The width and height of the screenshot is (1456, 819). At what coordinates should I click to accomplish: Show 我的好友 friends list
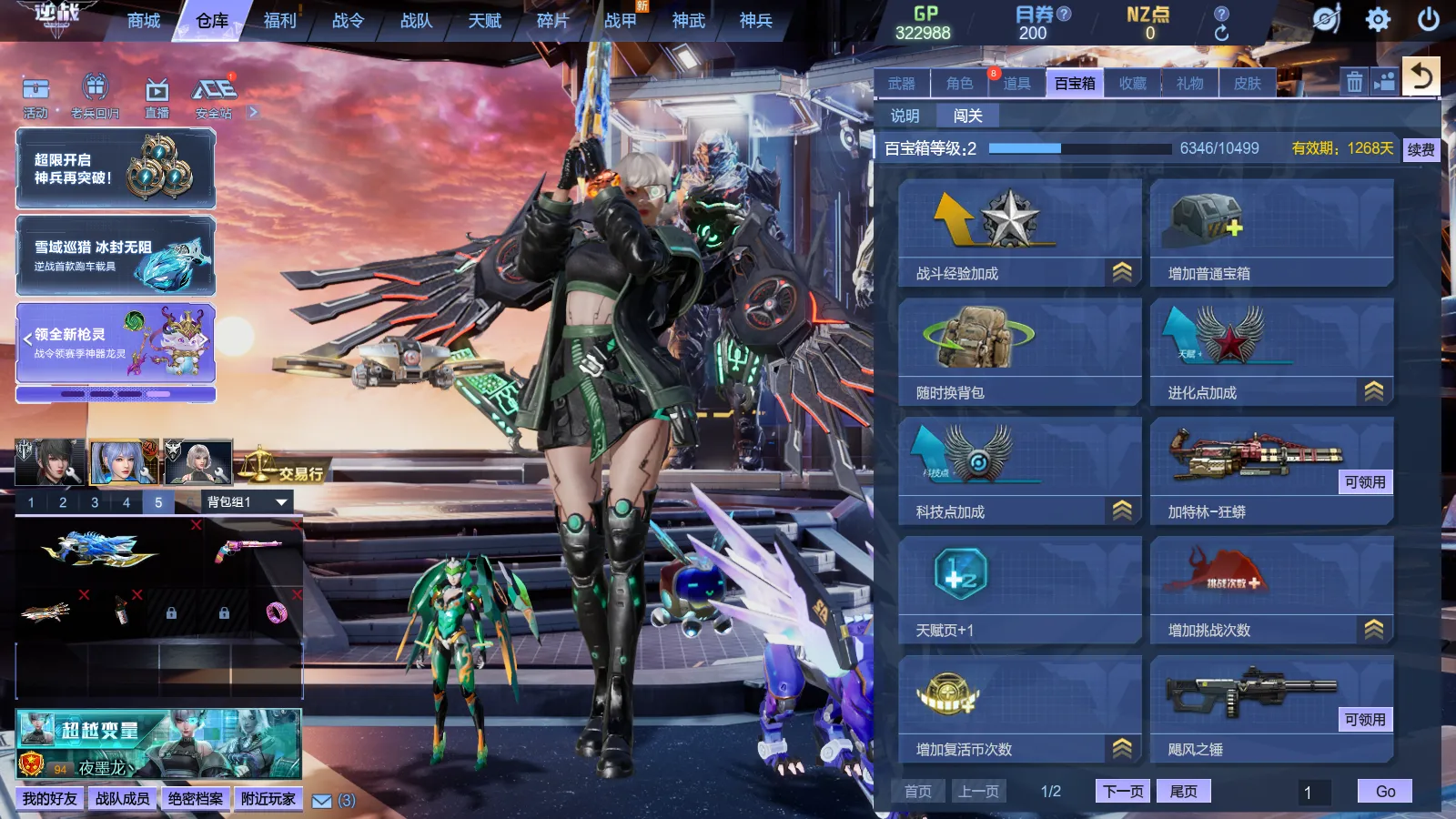[50, 798]
